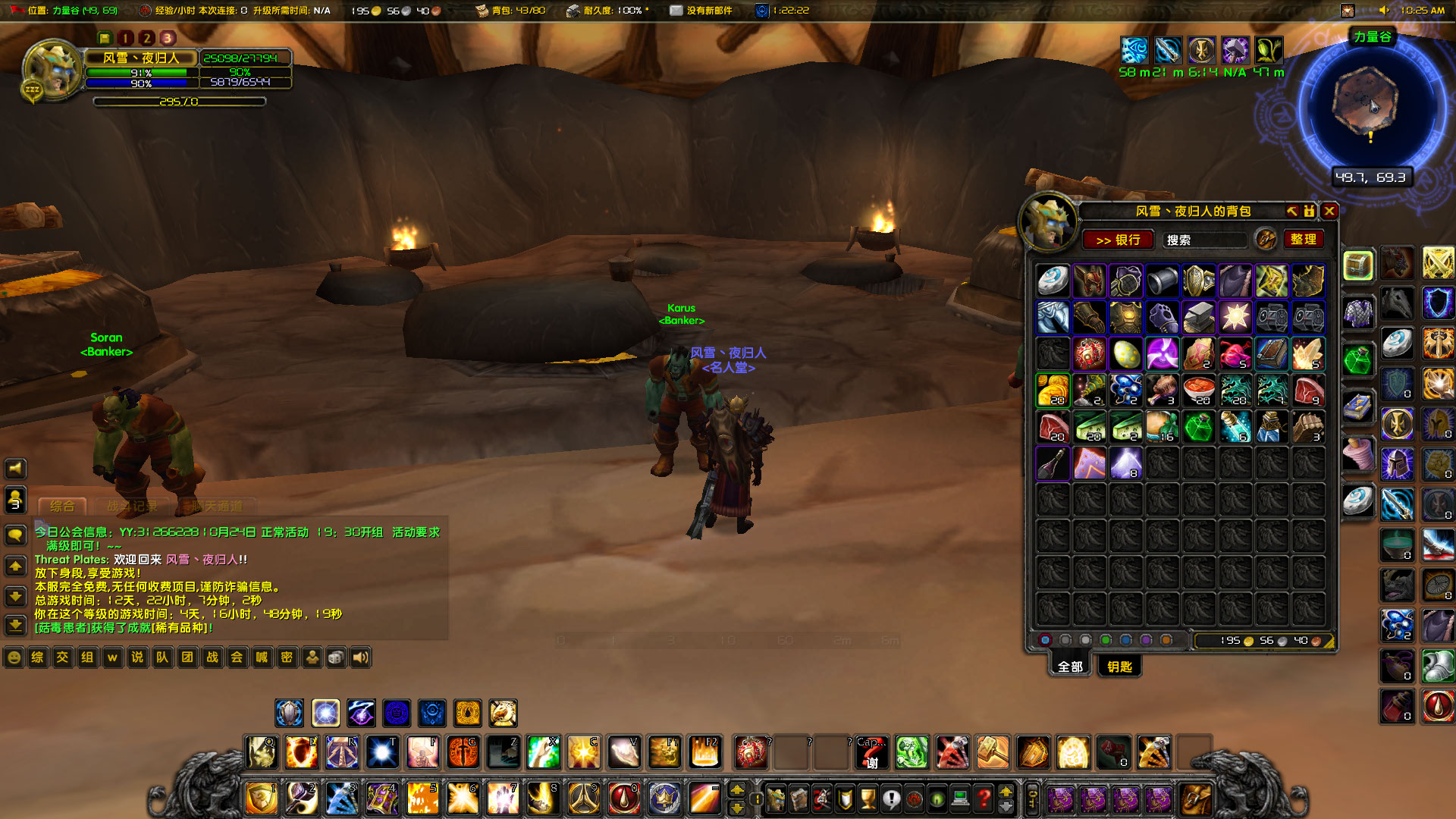Click the blue selected quality filter swatch
This screenshot has width=1456, height=819.
[x=1045, y=640]
